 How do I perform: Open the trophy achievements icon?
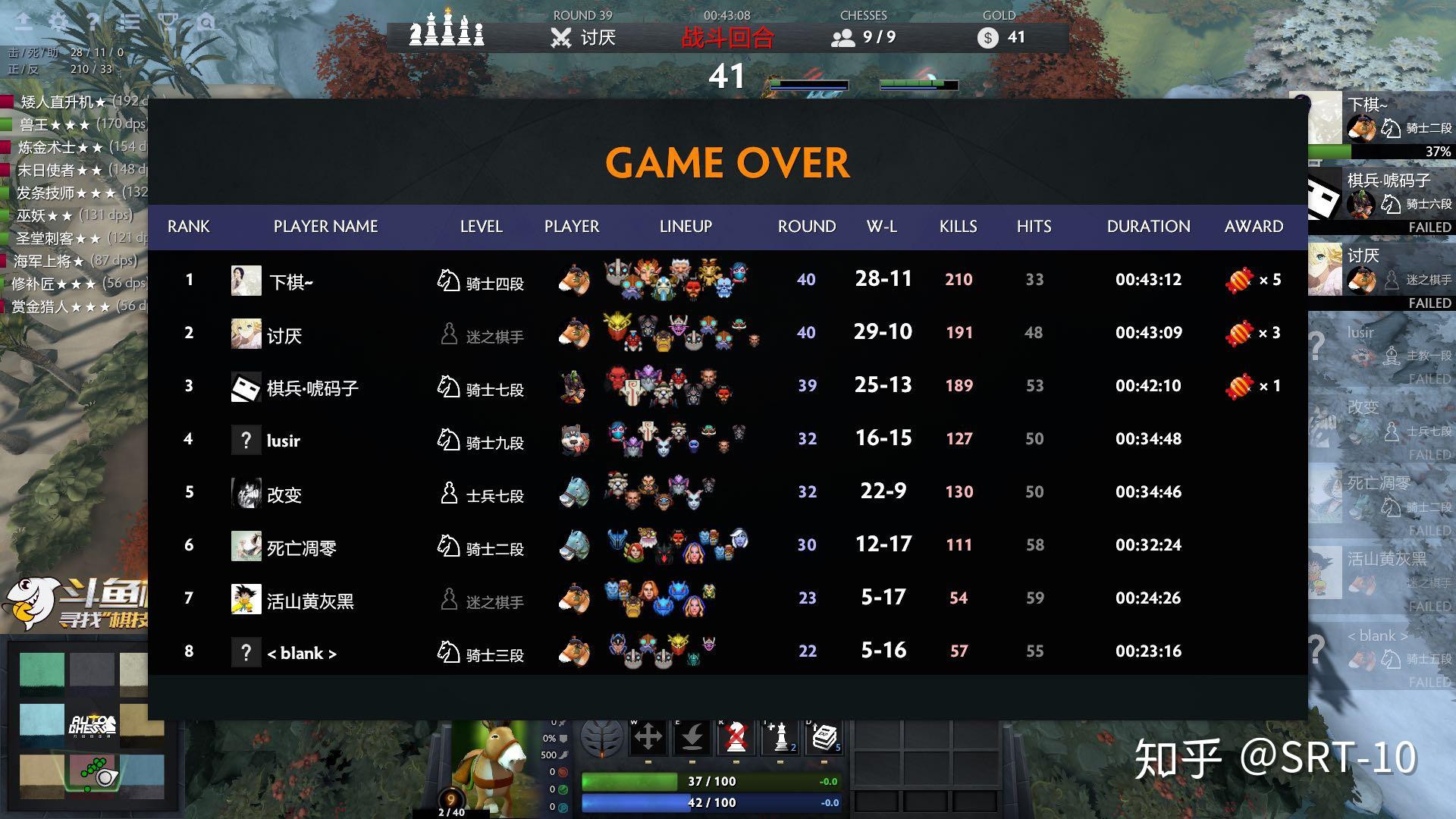coord(168,20)
